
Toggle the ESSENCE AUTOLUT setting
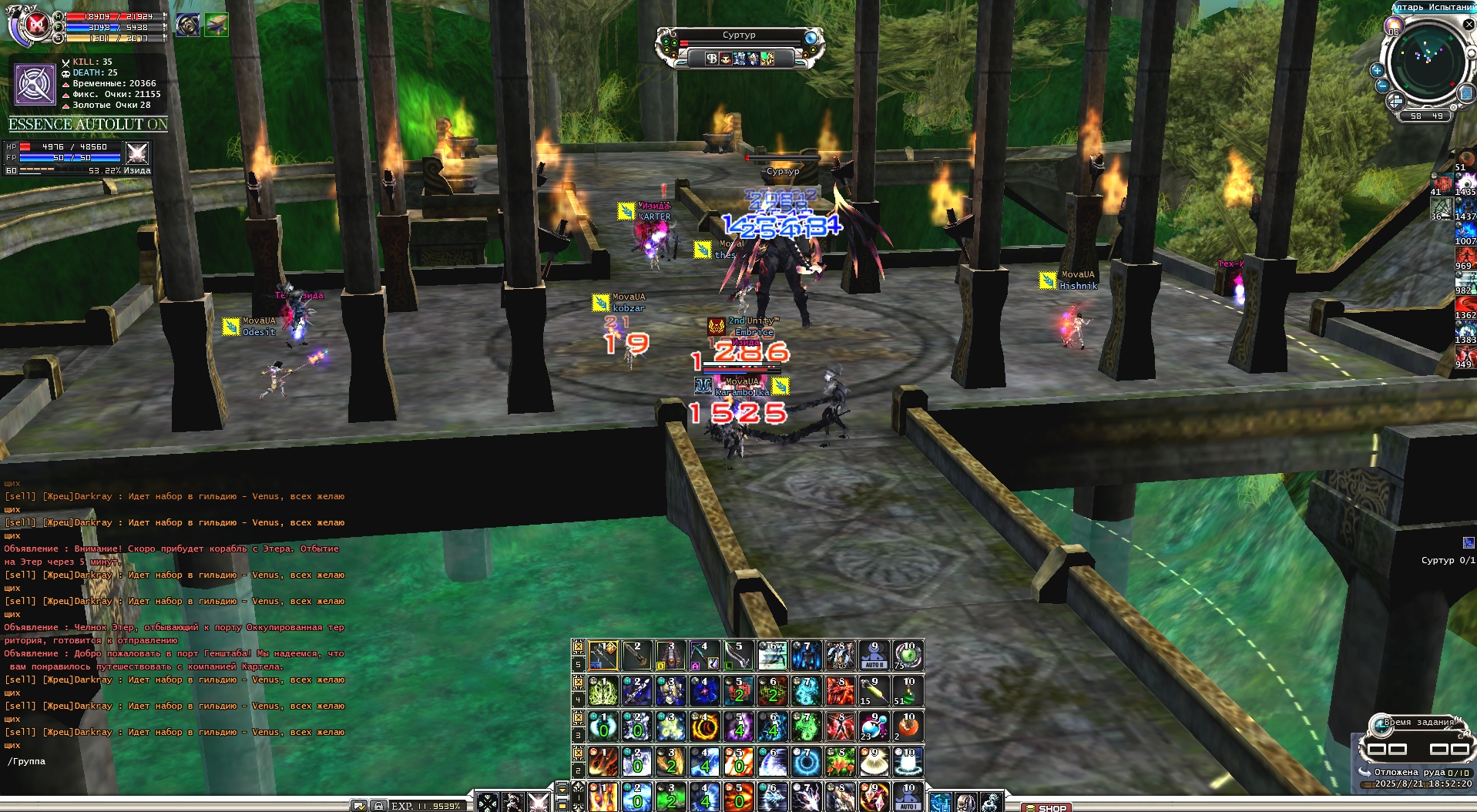pyautogui.click(x=88, y=124)
